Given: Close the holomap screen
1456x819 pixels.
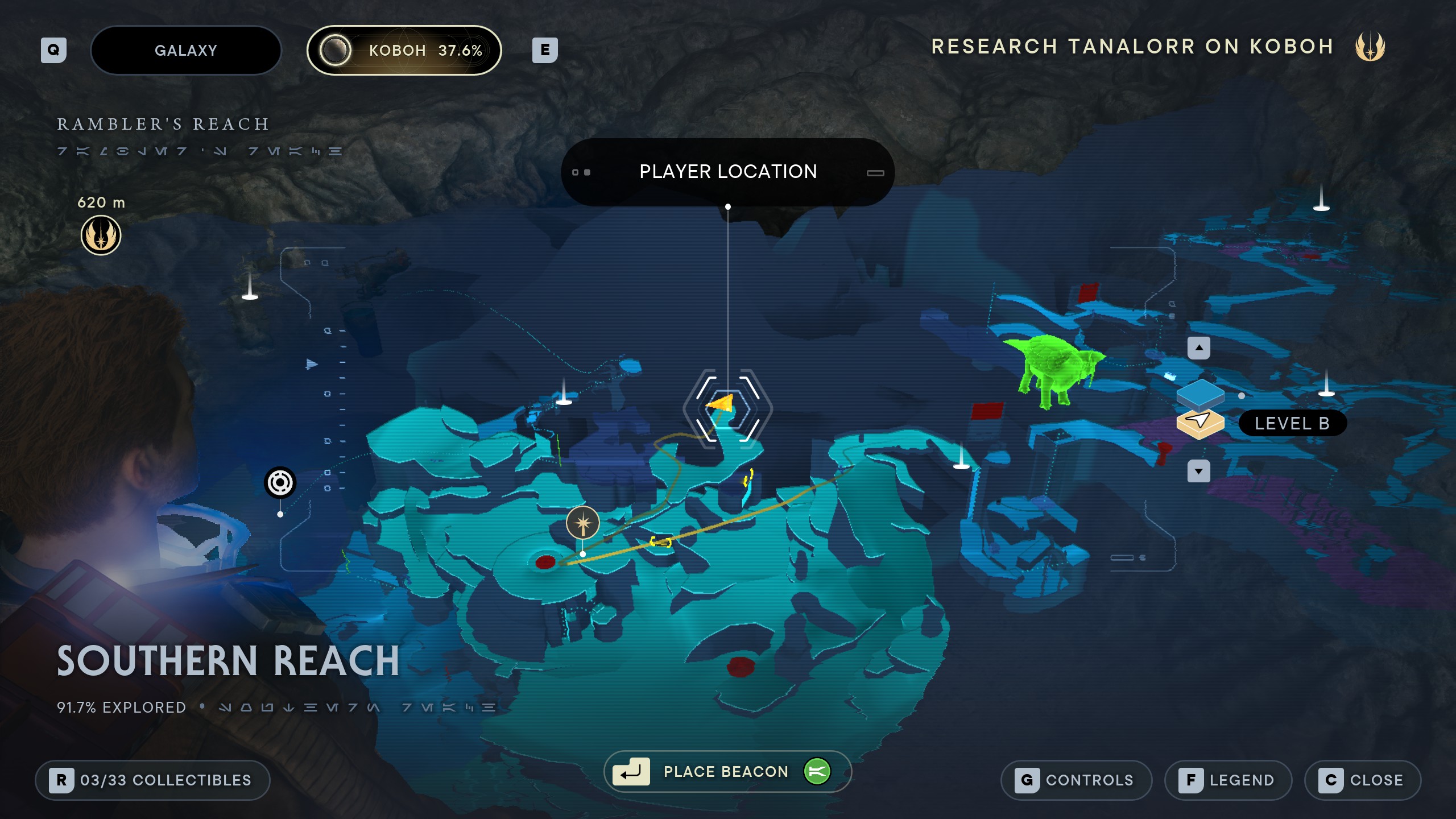Looking at the screenshot, I should [1362, 780].
